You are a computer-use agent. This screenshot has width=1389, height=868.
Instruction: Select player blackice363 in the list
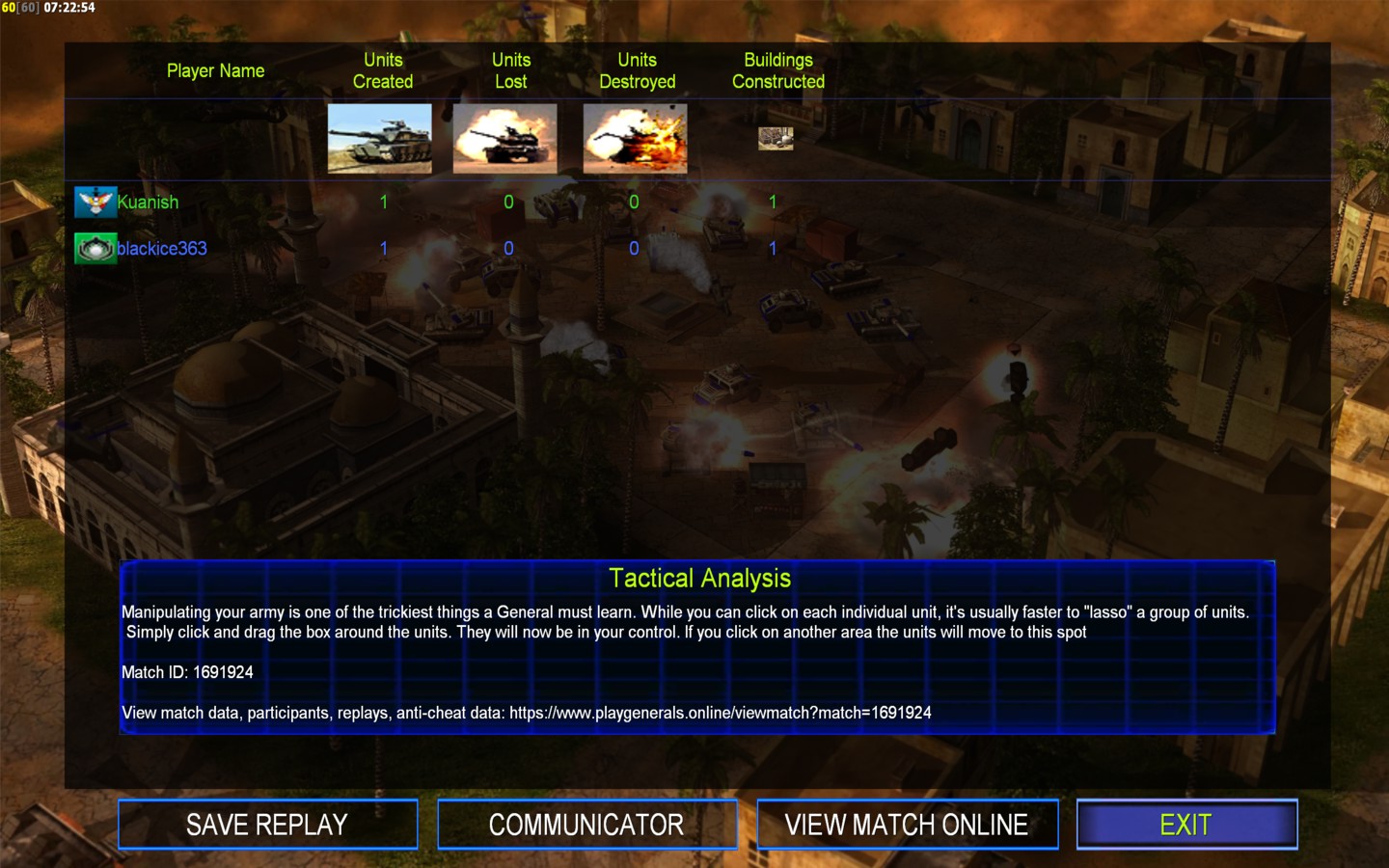[161, 249]
